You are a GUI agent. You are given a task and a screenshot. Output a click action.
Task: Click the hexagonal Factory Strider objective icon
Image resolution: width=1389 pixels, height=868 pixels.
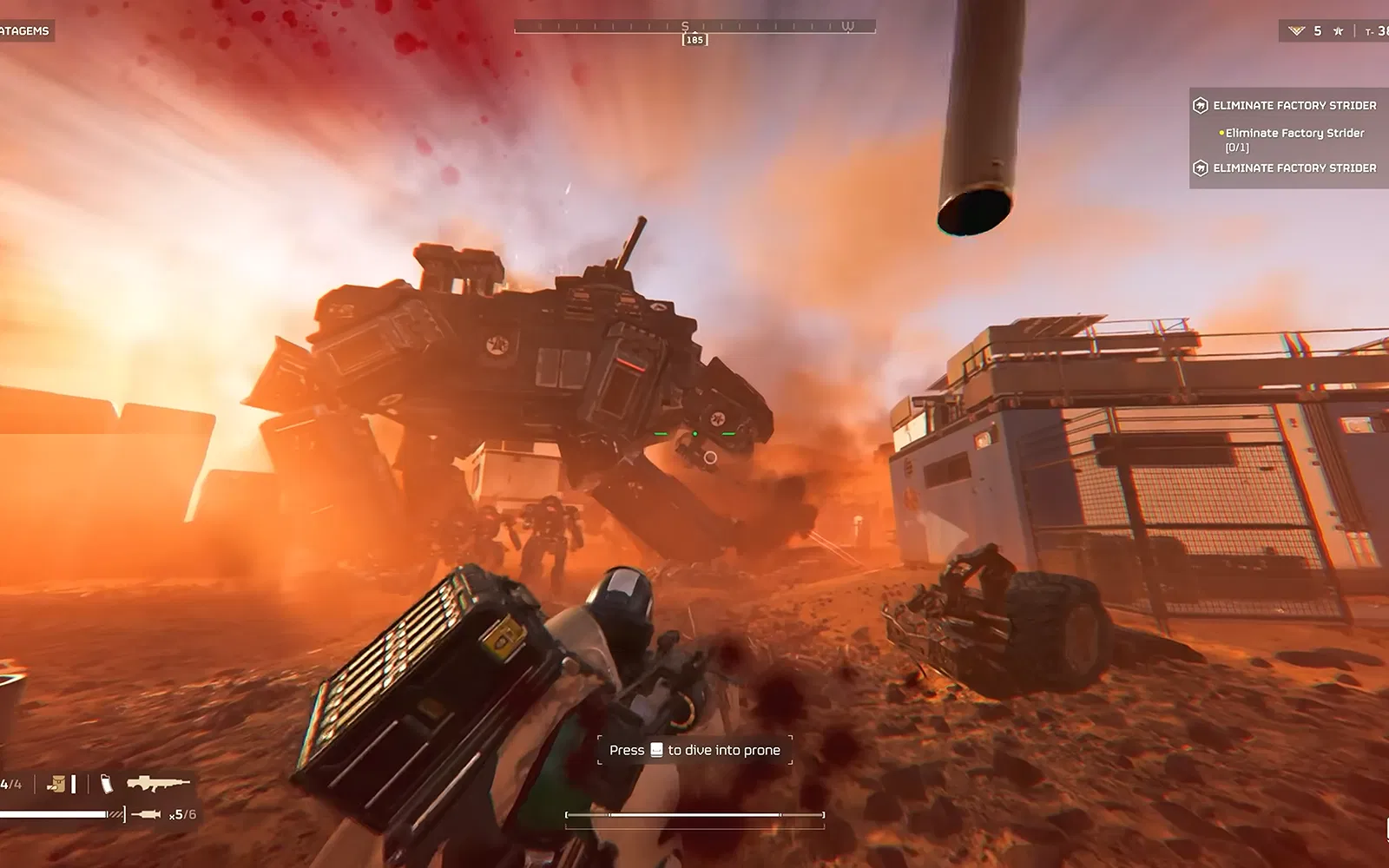tap(1200, 104)
